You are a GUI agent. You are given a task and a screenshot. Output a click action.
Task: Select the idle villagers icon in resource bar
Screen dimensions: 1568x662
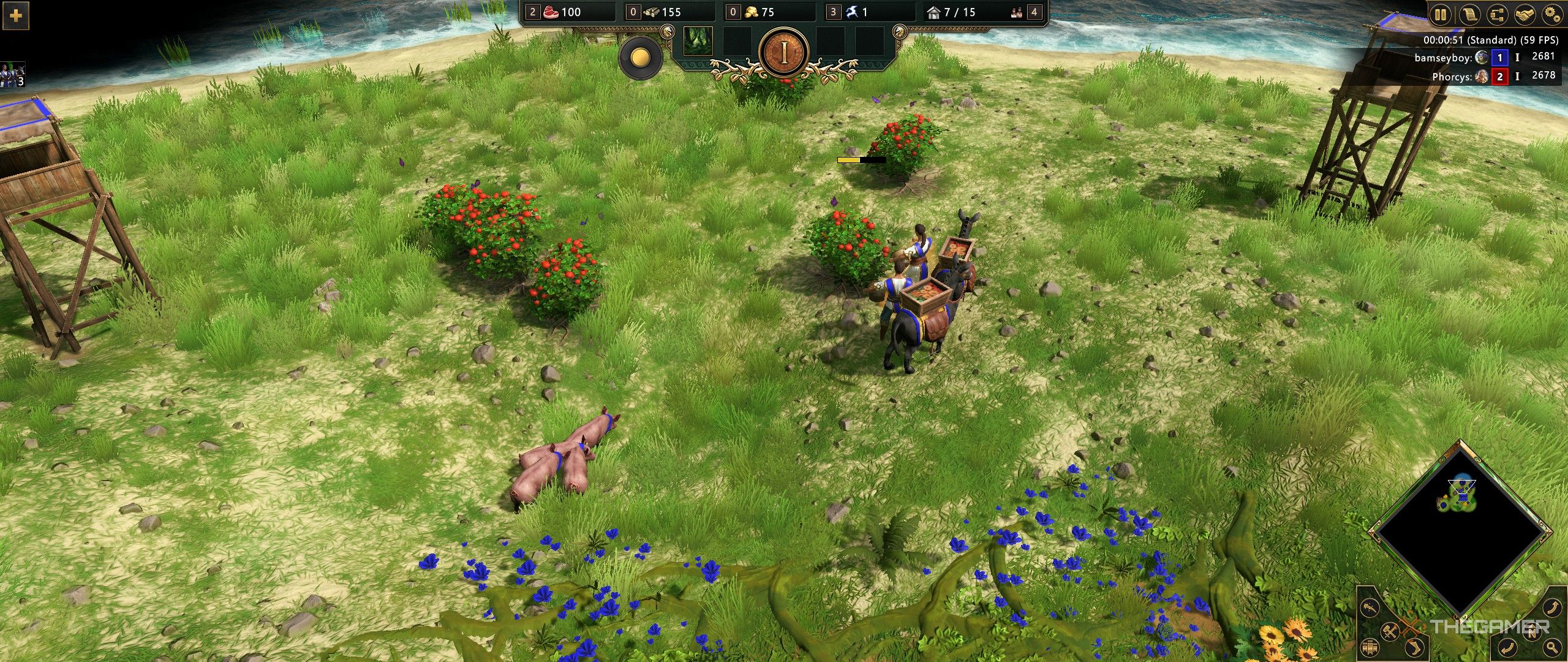(1017, 12)
